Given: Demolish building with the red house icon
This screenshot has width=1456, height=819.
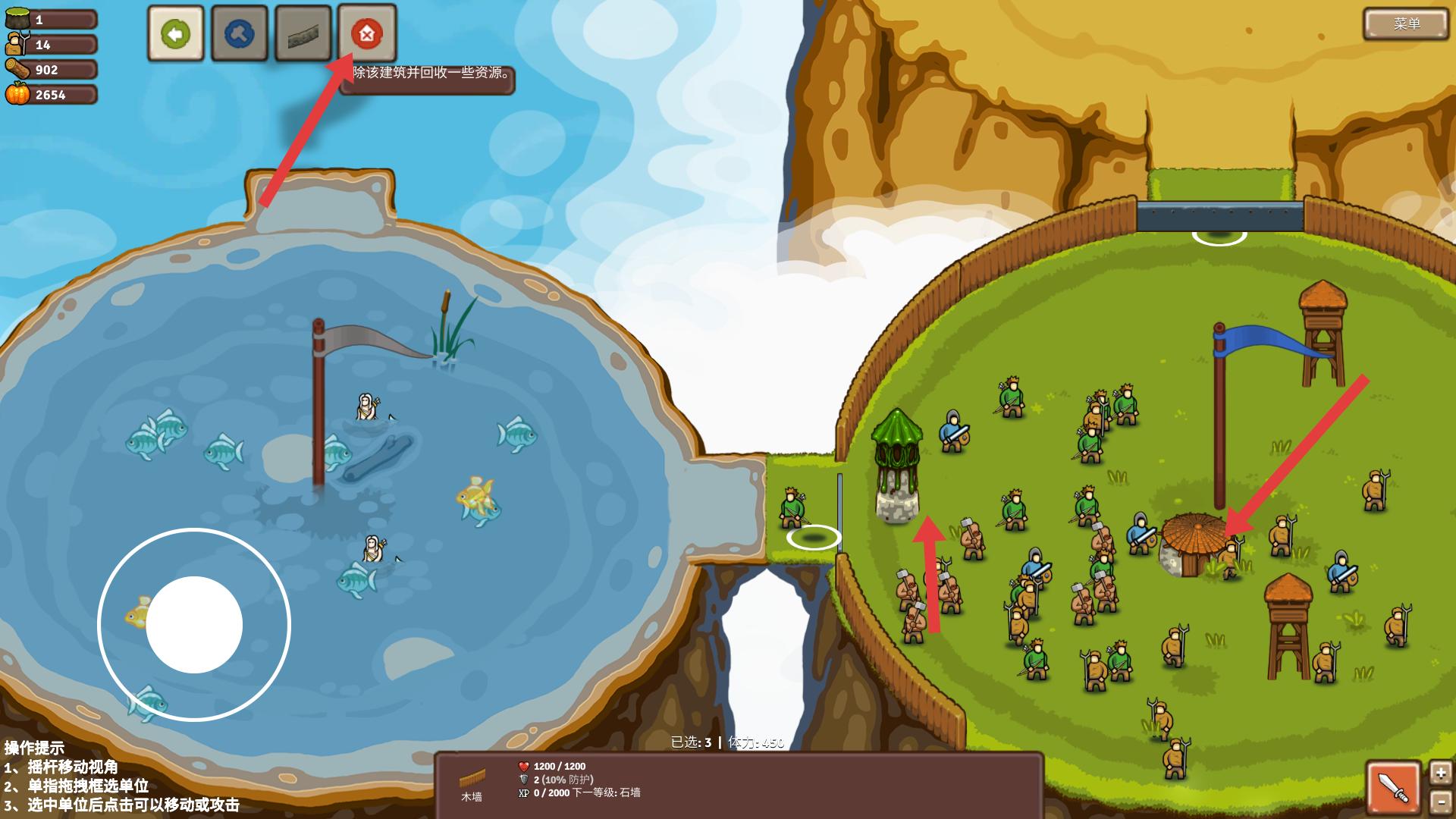Looking at the screenshot, I should 367,33.
